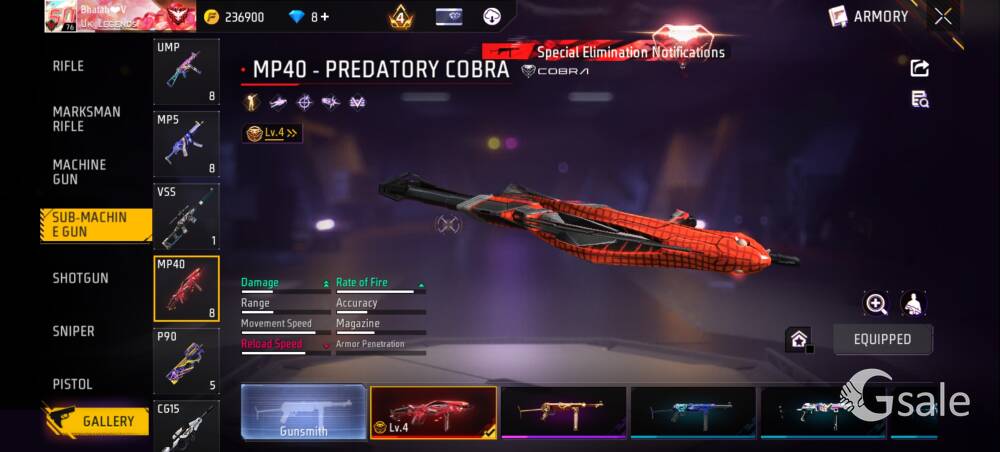Show the Shotgun weapon category
The image size is (1000, 452).
(x=80, y=278)
